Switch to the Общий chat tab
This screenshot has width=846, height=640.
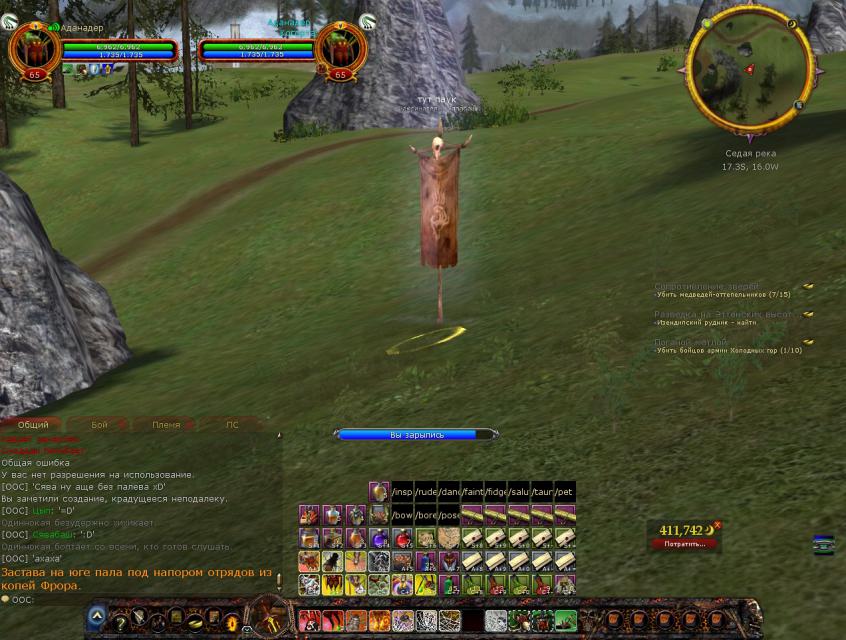pos(33,425)
